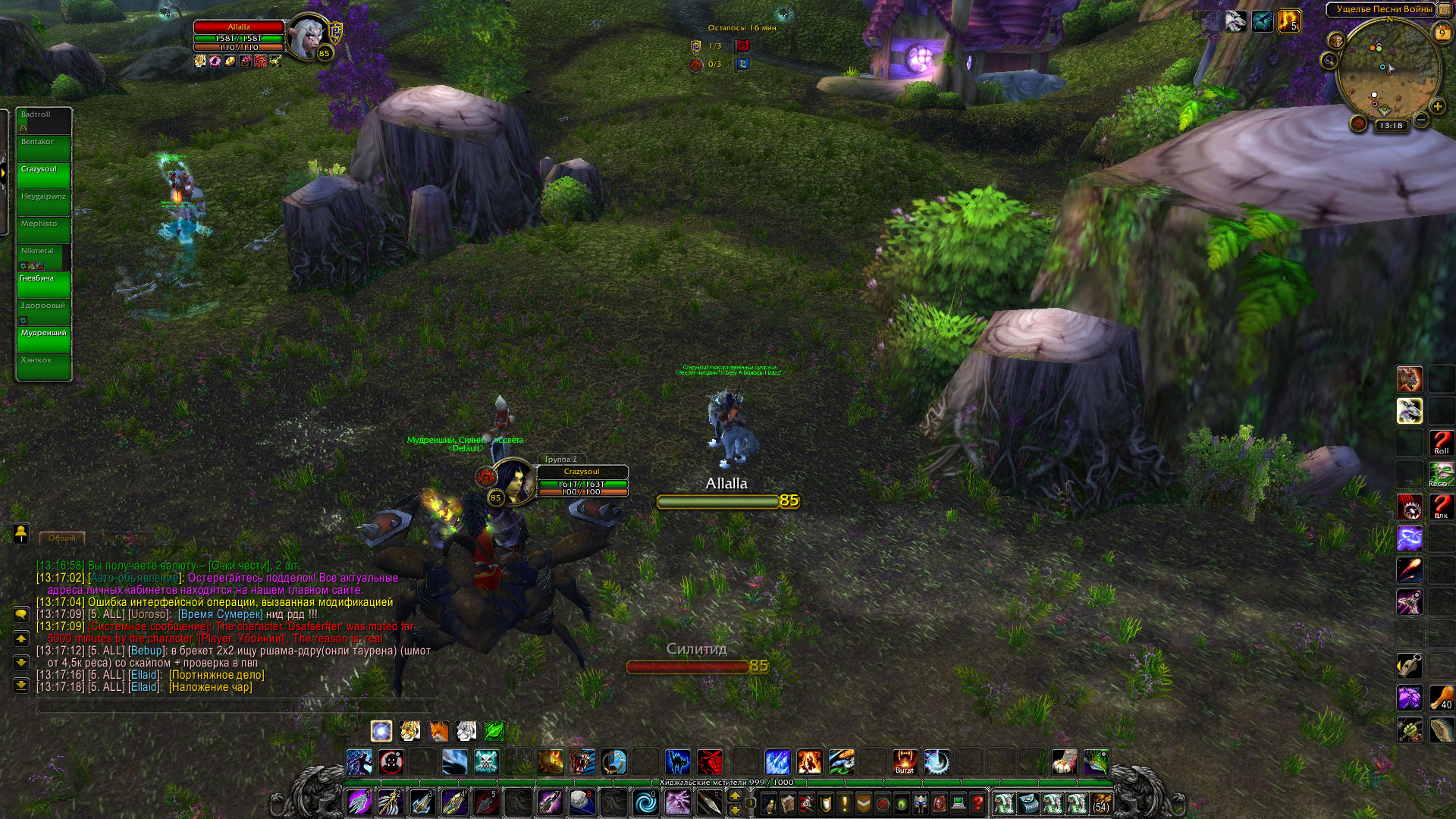Select Crazysoul in the raid frames
1456x819 pixels.
(44, 174)
